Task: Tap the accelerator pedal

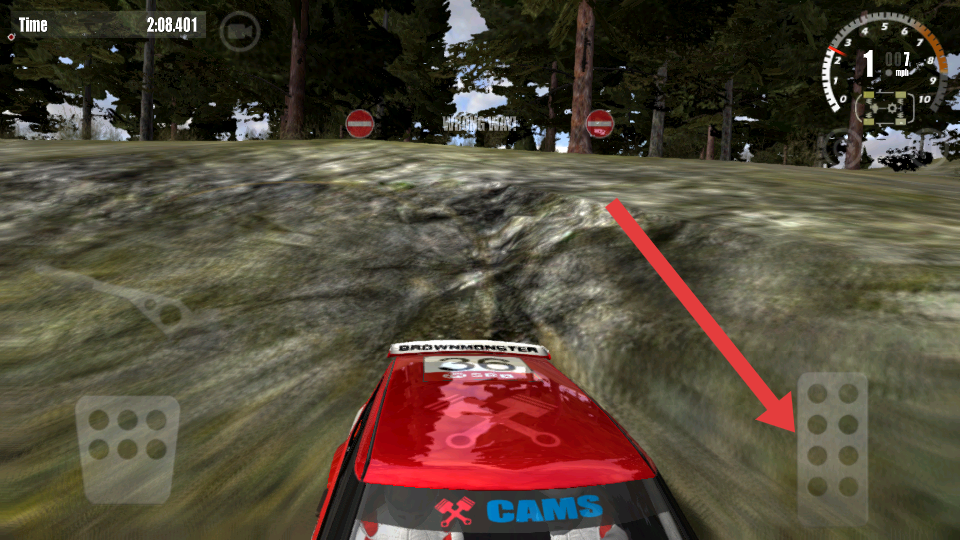Action: [x=832, y=450]
